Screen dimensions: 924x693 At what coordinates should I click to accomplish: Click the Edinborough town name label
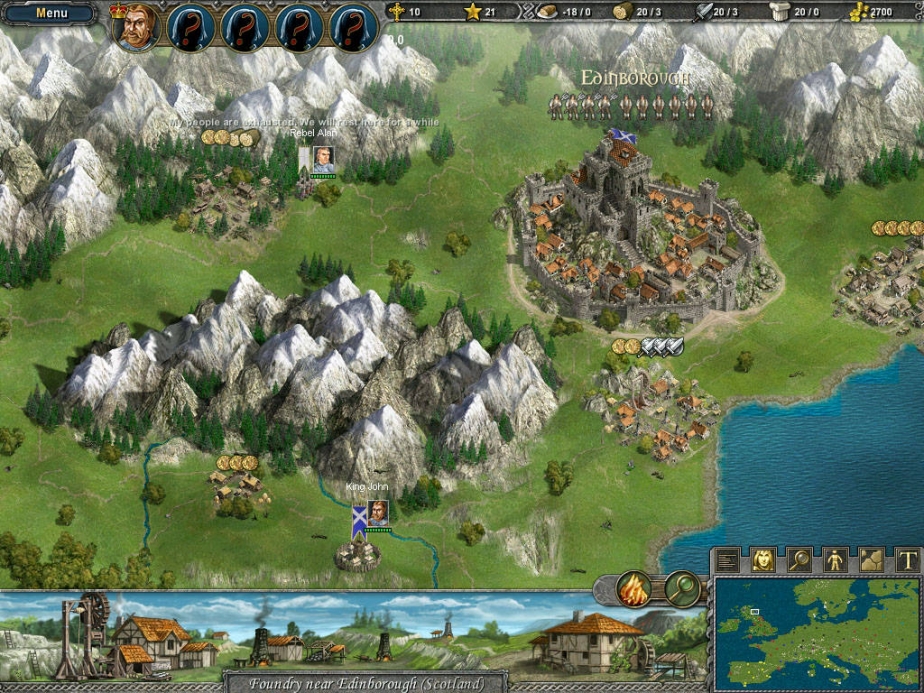click(634, 79)
